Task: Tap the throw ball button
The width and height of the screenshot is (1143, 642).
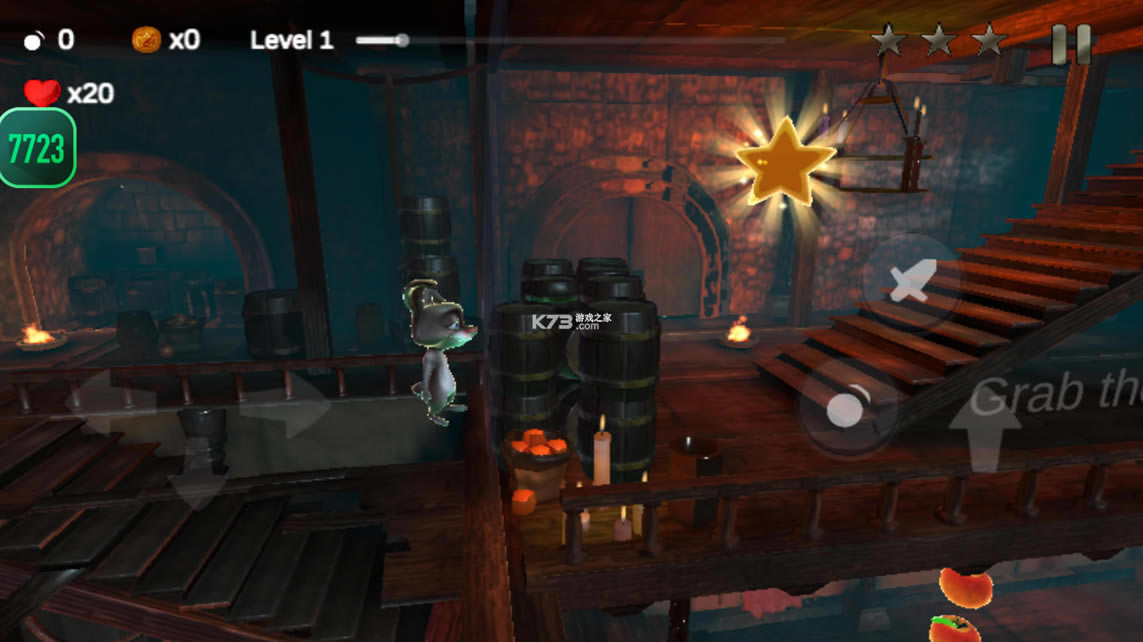Action: 846,409
